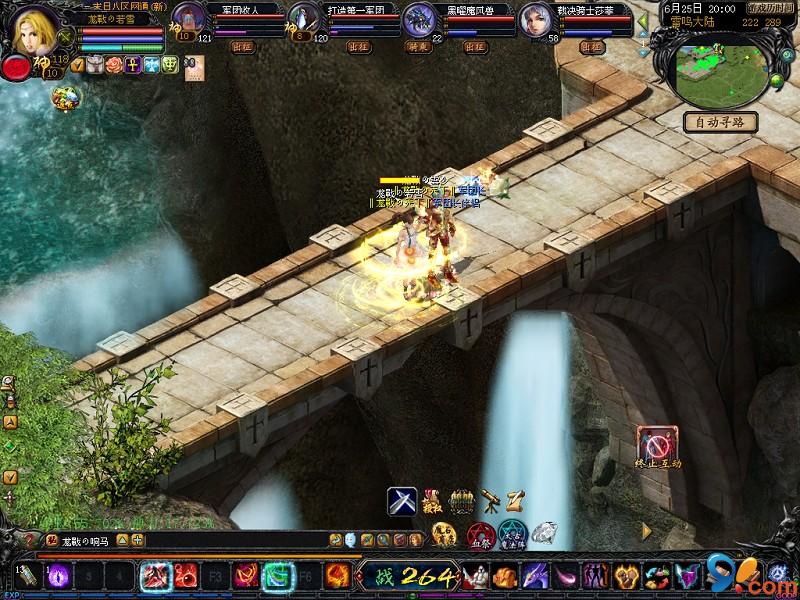Use the purple orb skill in hotbar

point(58,576)
